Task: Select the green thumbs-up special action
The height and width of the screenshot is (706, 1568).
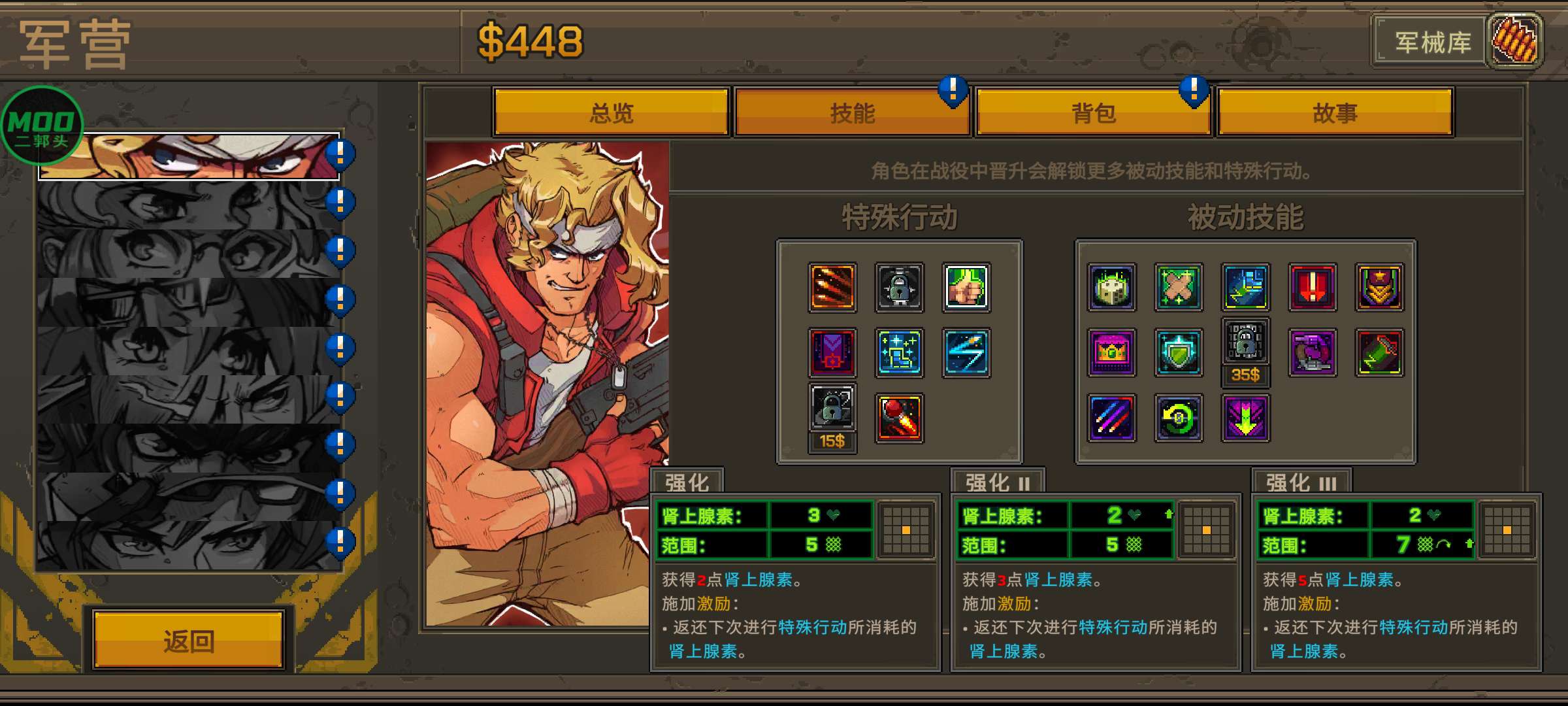Action: pyautogui.click(x=967, y=288)
